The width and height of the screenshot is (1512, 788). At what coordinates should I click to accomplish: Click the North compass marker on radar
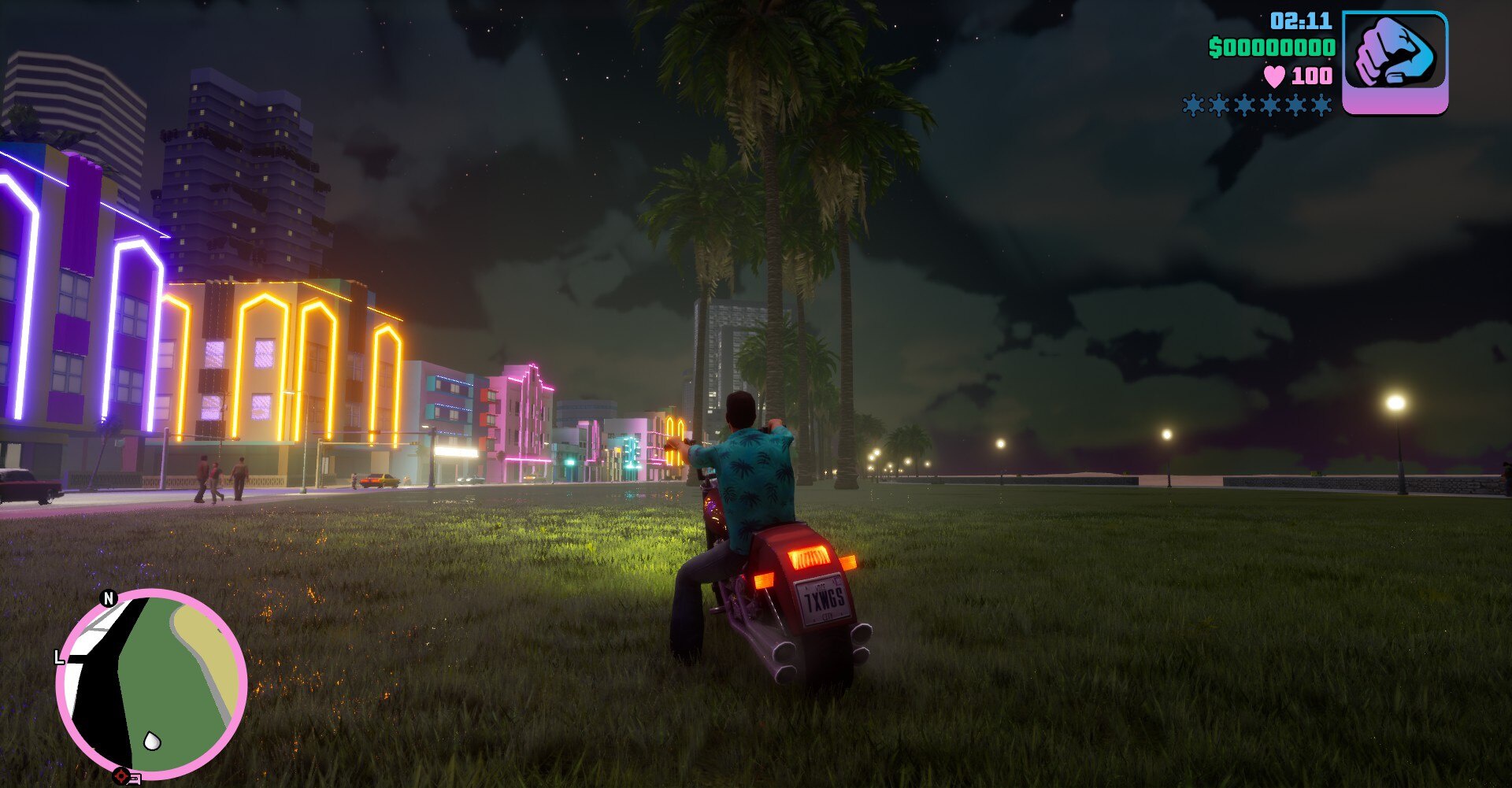pyautogui.click(x=109, y=598)
